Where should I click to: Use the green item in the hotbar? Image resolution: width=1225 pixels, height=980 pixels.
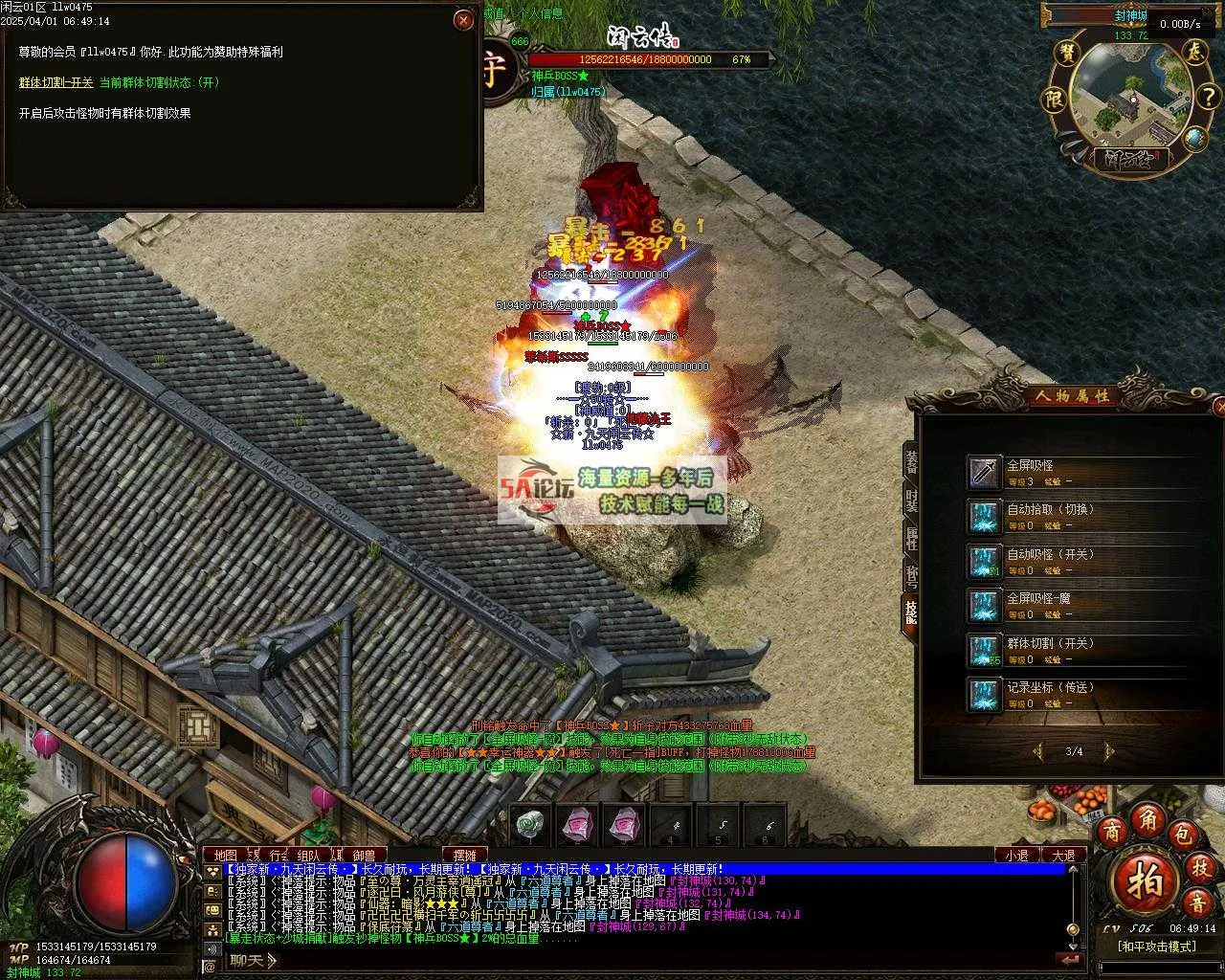point(531,823)
